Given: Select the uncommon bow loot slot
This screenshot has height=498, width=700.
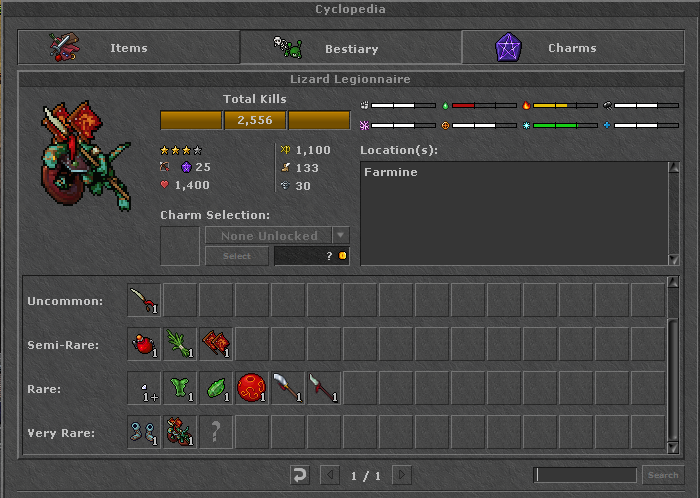Looking at the screenshot, I should (x=144, y=301).
